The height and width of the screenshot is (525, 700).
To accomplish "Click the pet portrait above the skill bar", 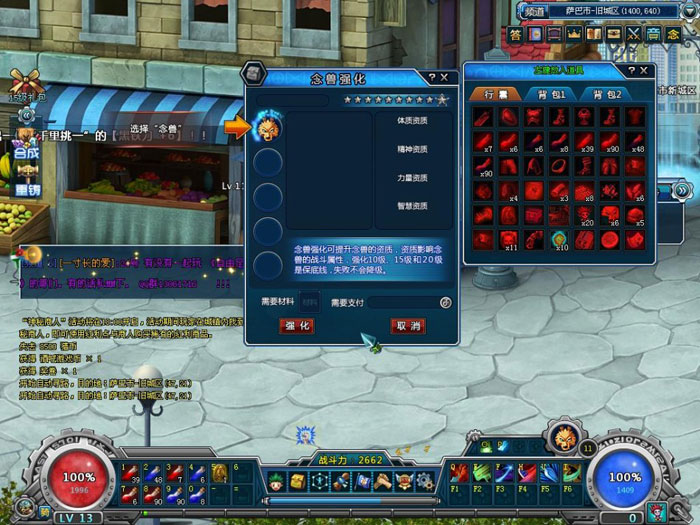I will [560, 436].
